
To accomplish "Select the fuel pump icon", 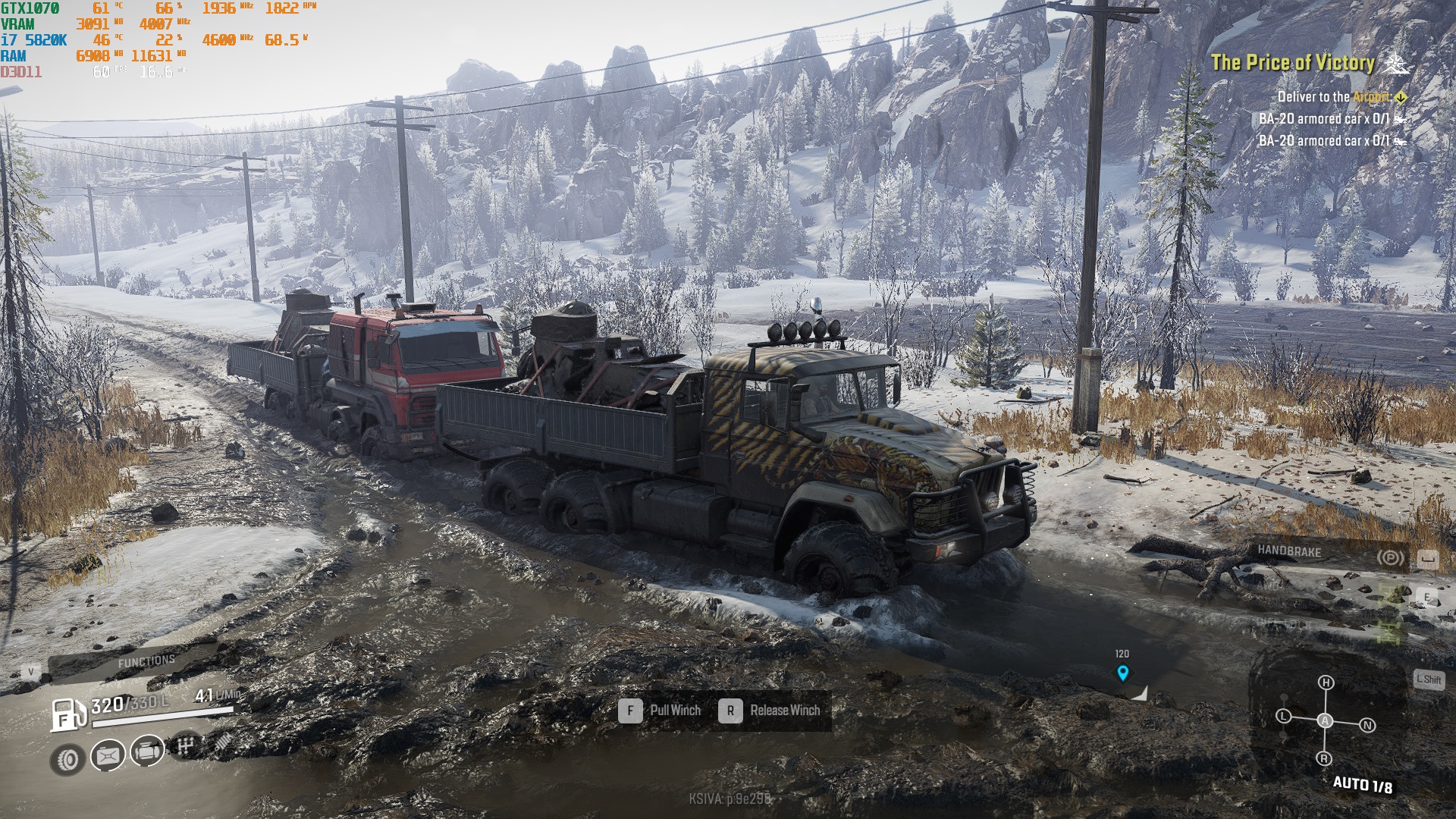I will [68, 714].
